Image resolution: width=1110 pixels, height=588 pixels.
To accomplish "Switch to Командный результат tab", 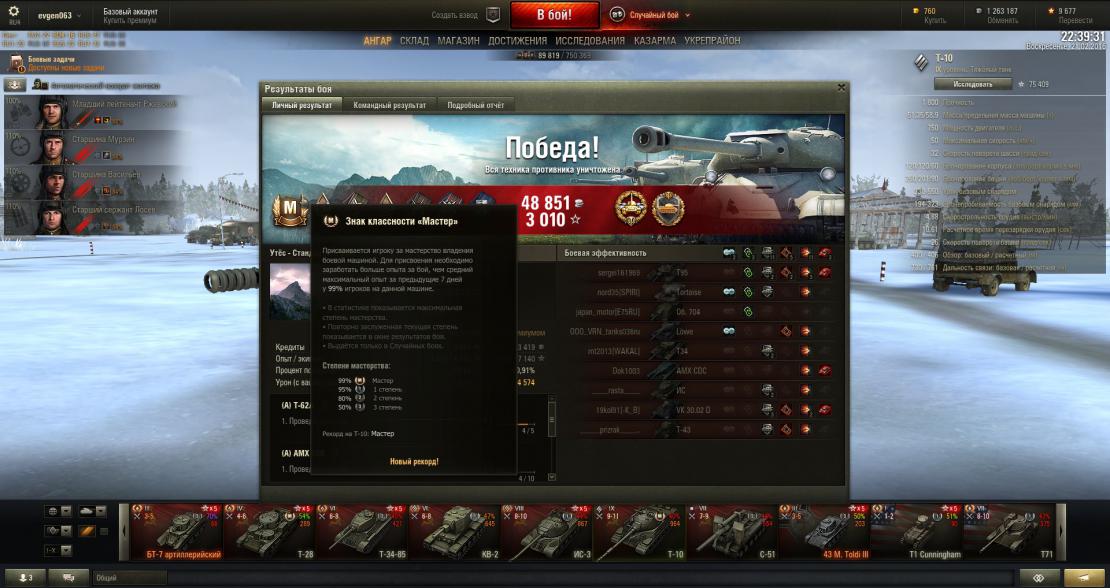I will click(x=389, y=105).
